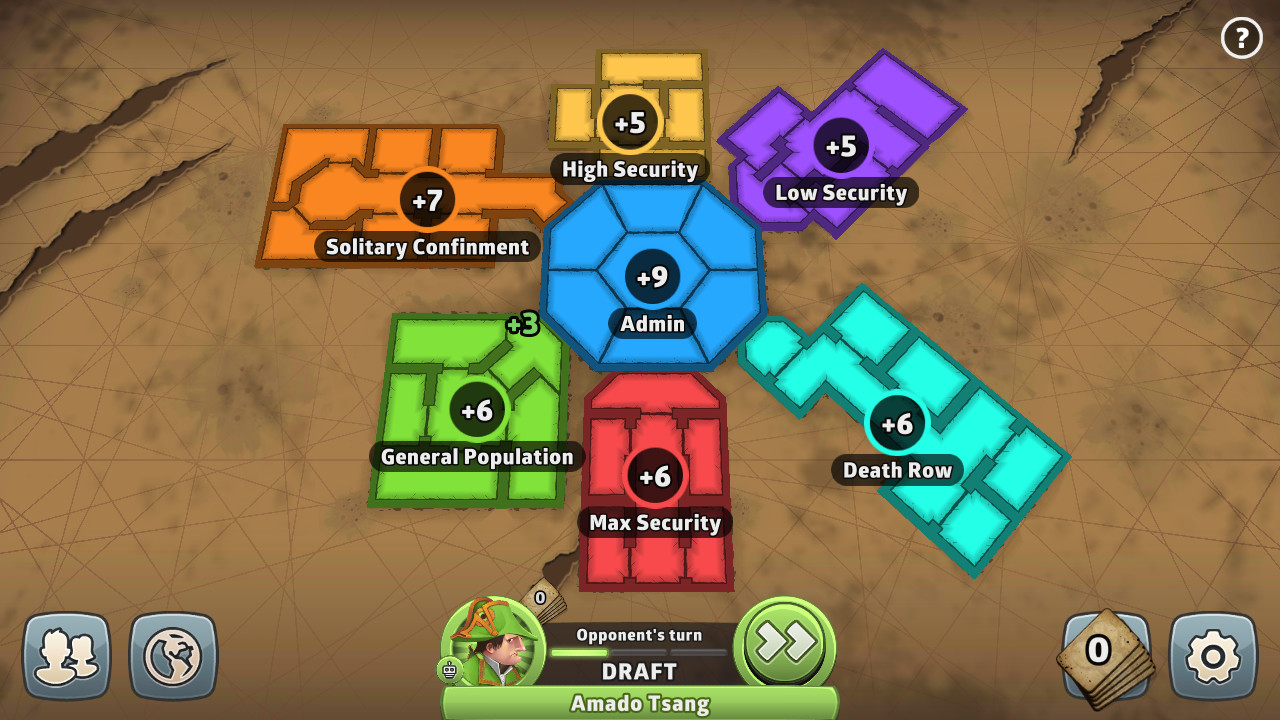The width and height of the screenshot is (1280, 720).
Task: Click the Solitary Confinement region
Action: [x=428, y=200]
